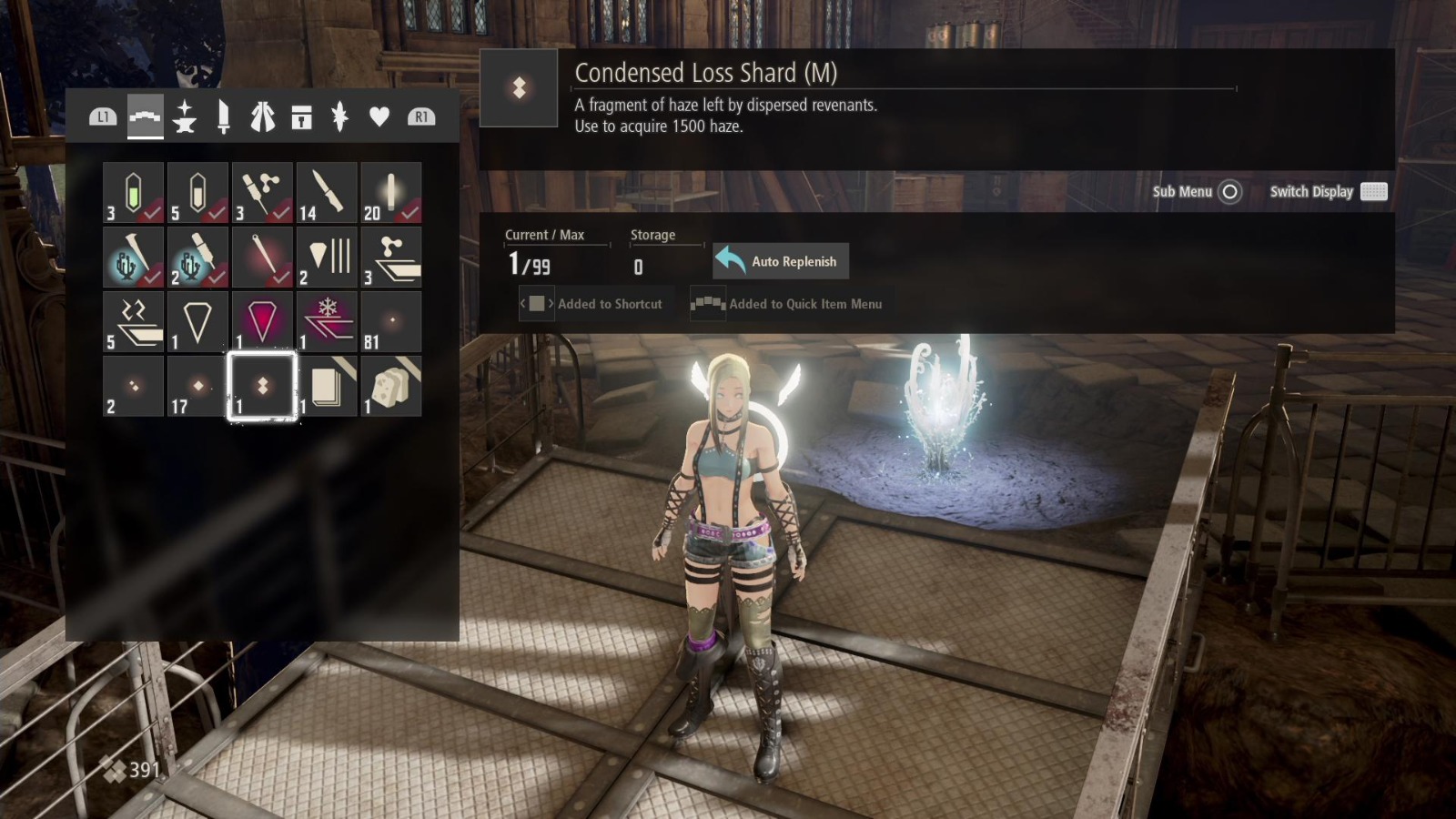Open the blood veil coat tab
The width and height of the screenshot is (1456, 819).
[x=263, y=116]
